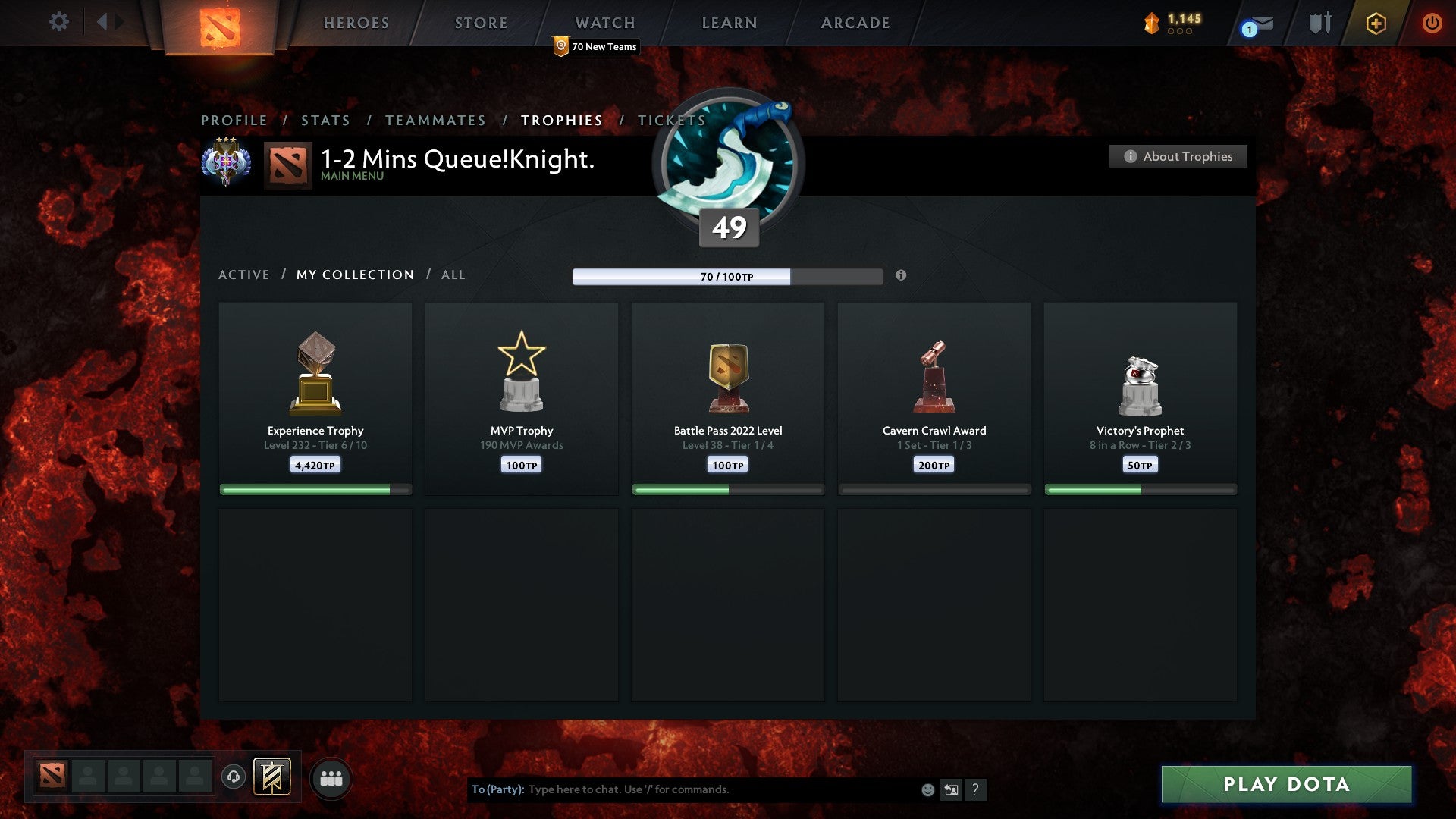Select the MY COLLECTION filter
1456x819 pixels.
click(x=354, y=275)
